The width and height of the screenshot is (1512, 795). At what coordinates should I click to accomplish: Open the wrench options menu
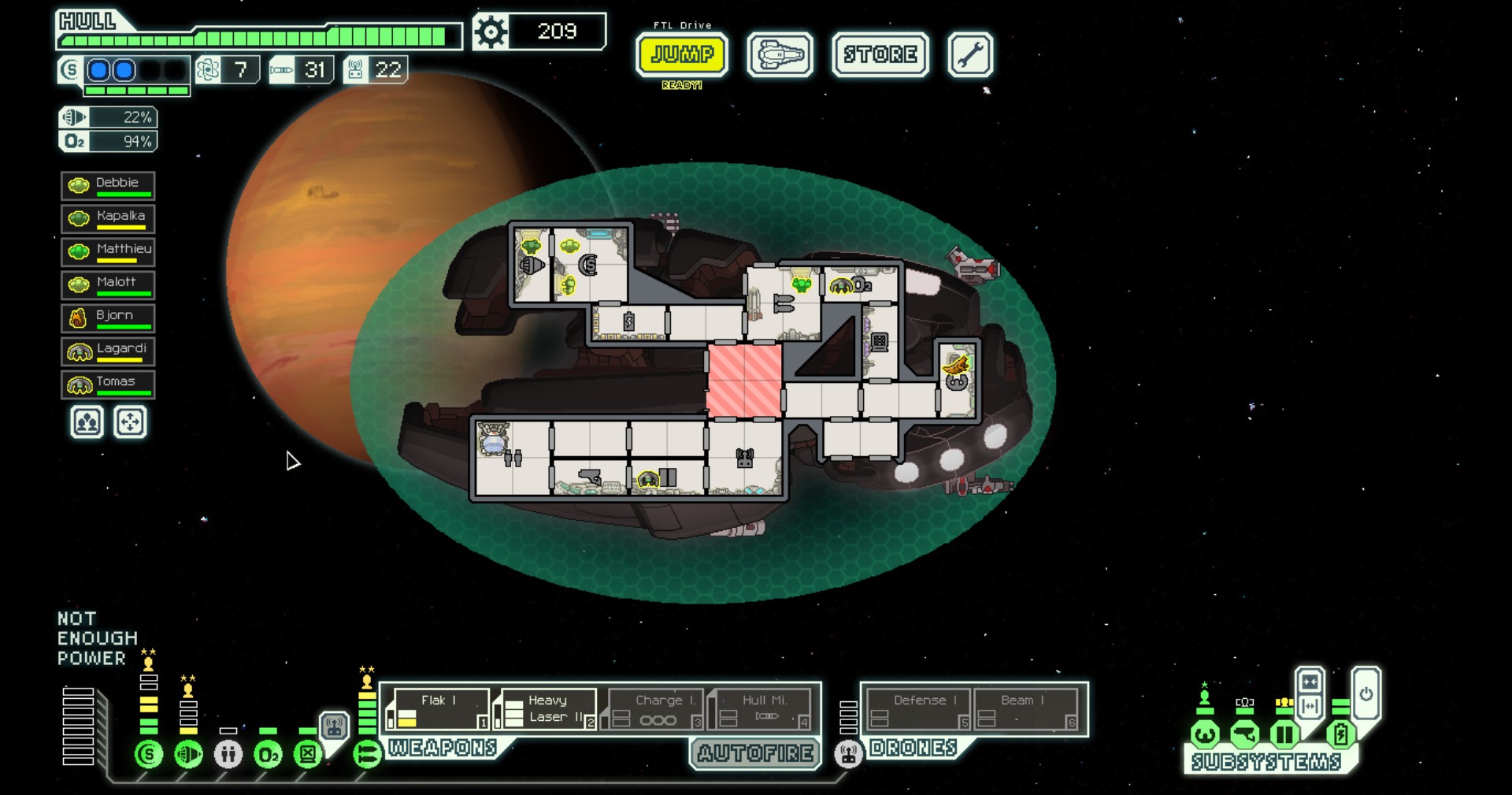(969, 54)
